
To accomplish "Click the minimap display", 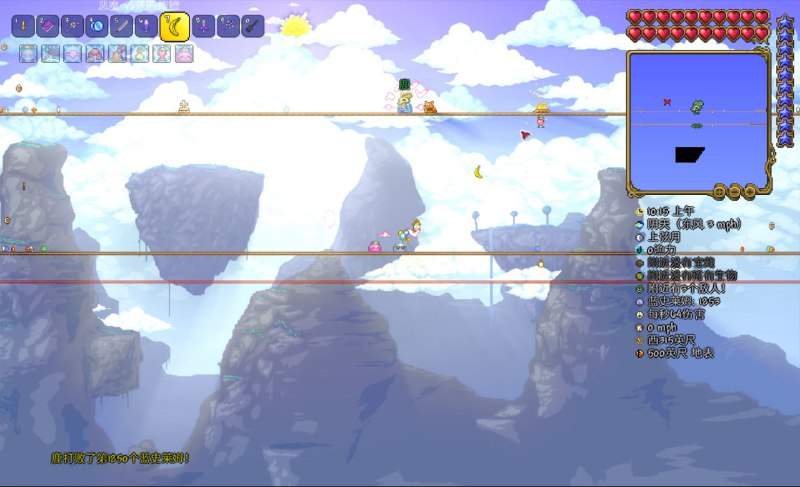I will (x=697, y=120).
